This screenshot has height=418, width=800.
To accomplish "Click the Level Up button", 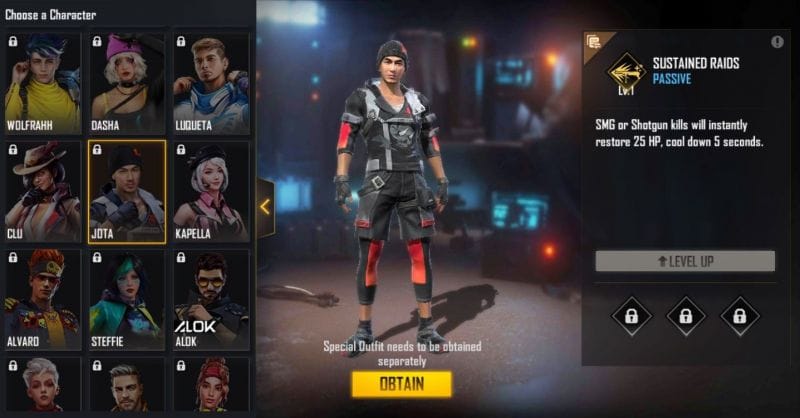I will [x=685, y=261].
